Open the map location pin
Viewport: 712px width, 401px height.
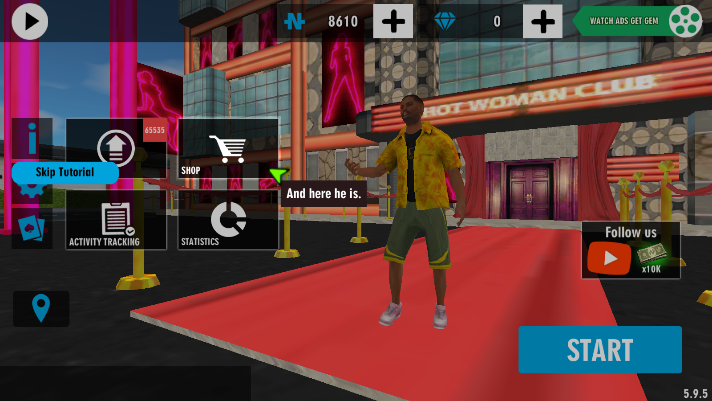click(x=41, y=308)
